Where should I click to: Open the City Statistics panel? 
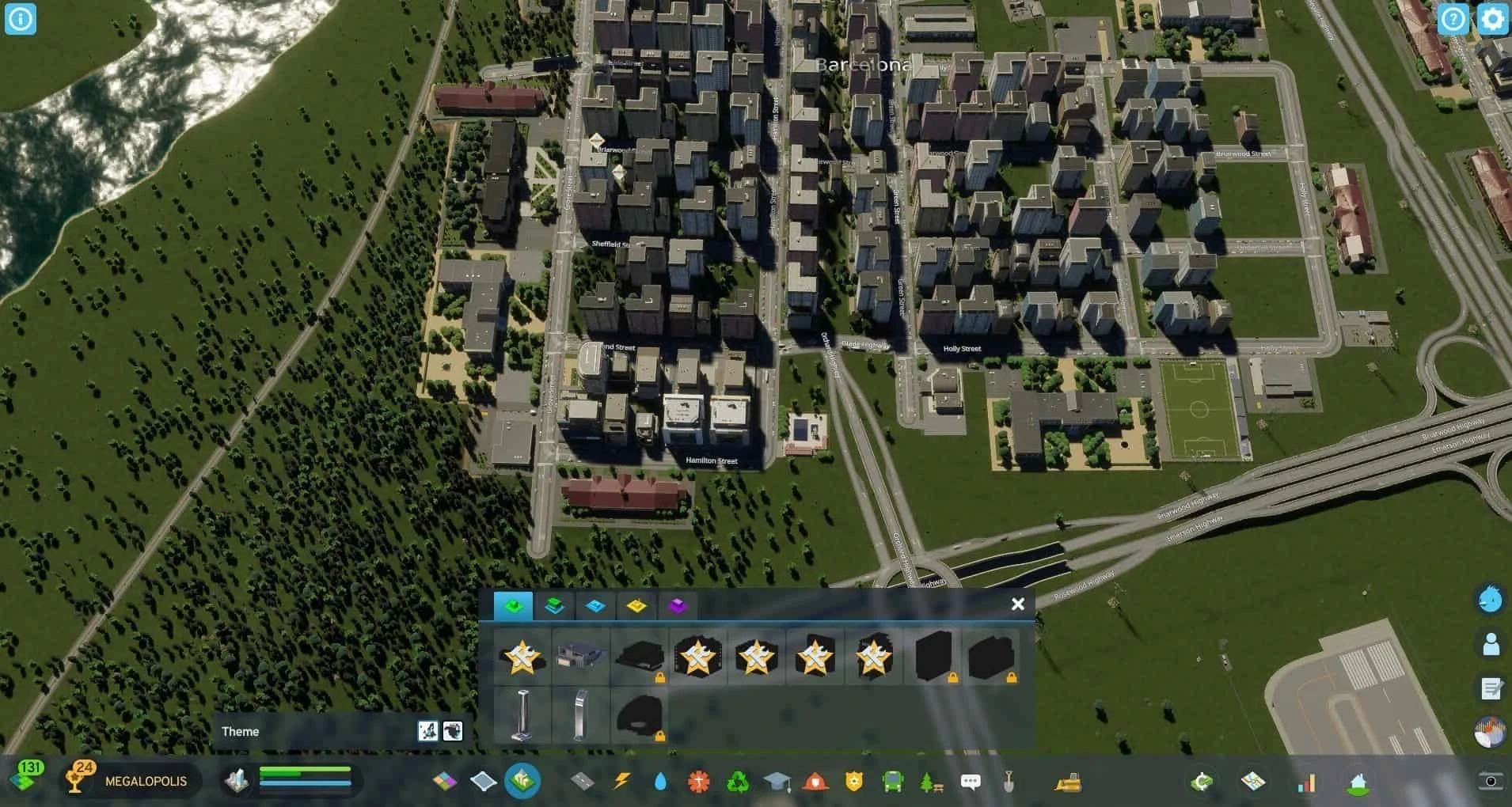[1308, 782]
